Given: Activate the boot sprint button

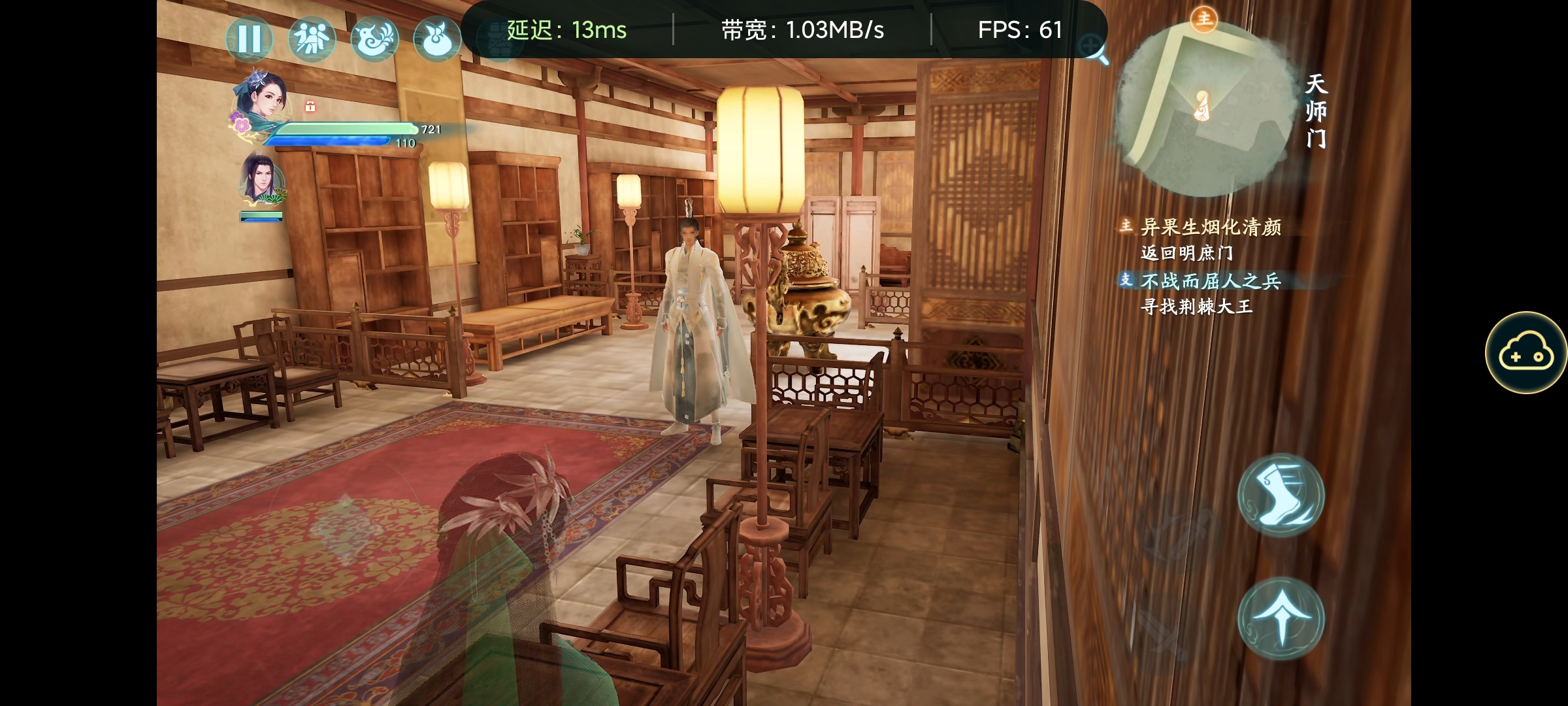Looking at the screenshot, I should point(1281,495).
